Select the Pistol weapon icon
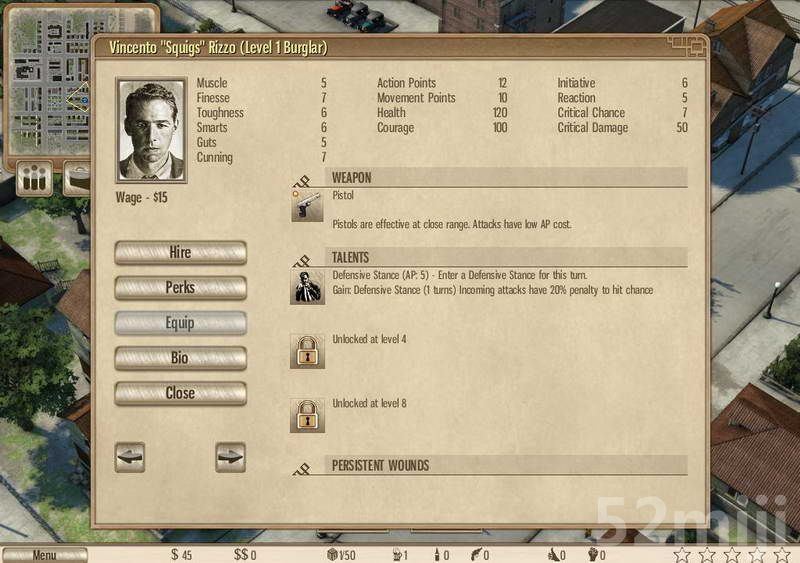The width and height of the screenshot is (800, 563). click(x=307, y=205)
